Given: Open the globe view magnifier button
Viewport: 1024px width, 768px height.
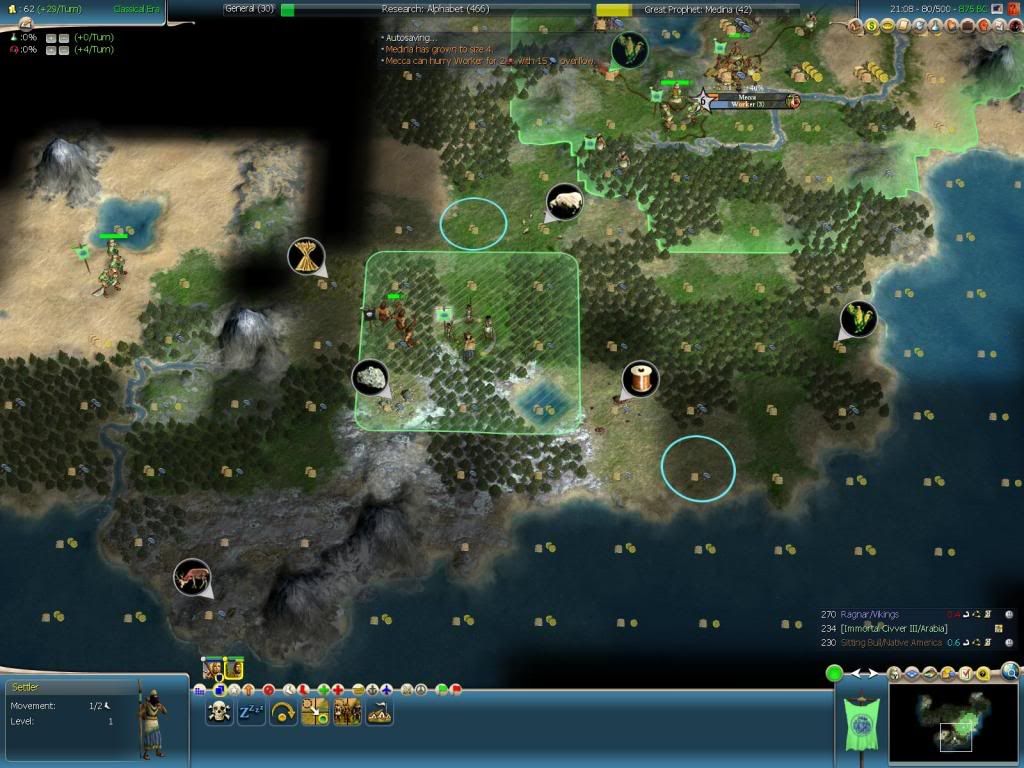Looking at the screenshot, I should click(1011, 672).
